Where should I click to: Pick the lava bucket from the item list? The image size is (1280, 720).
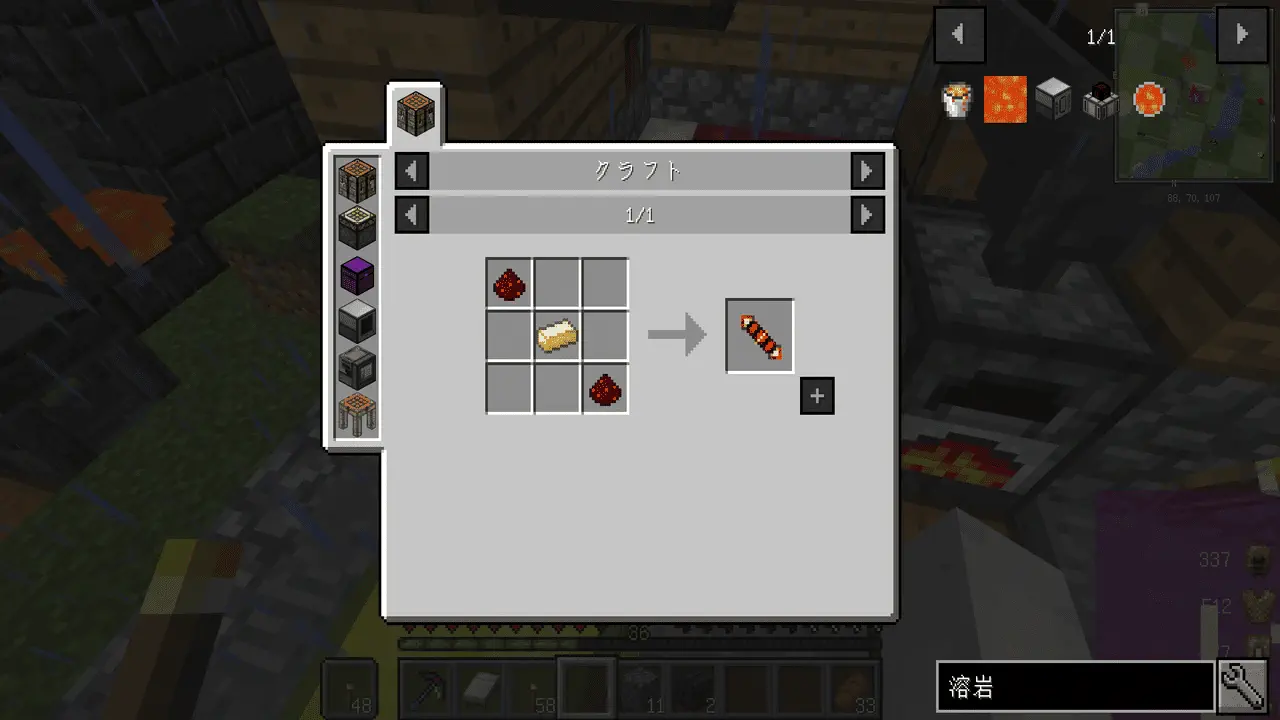pyautogui.click(x=958, y=100)
